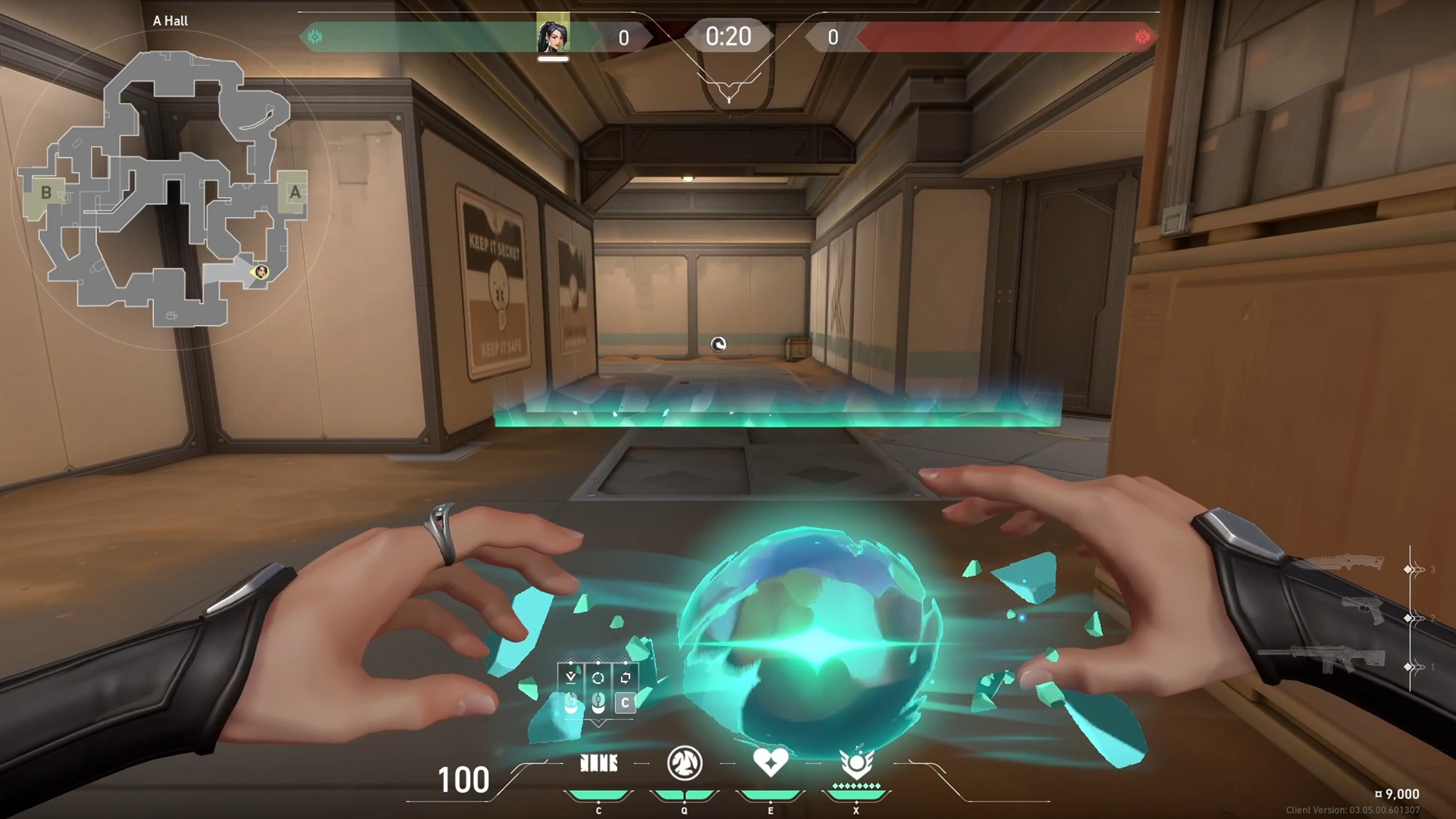Click the health value showing 100

(465, 779)
